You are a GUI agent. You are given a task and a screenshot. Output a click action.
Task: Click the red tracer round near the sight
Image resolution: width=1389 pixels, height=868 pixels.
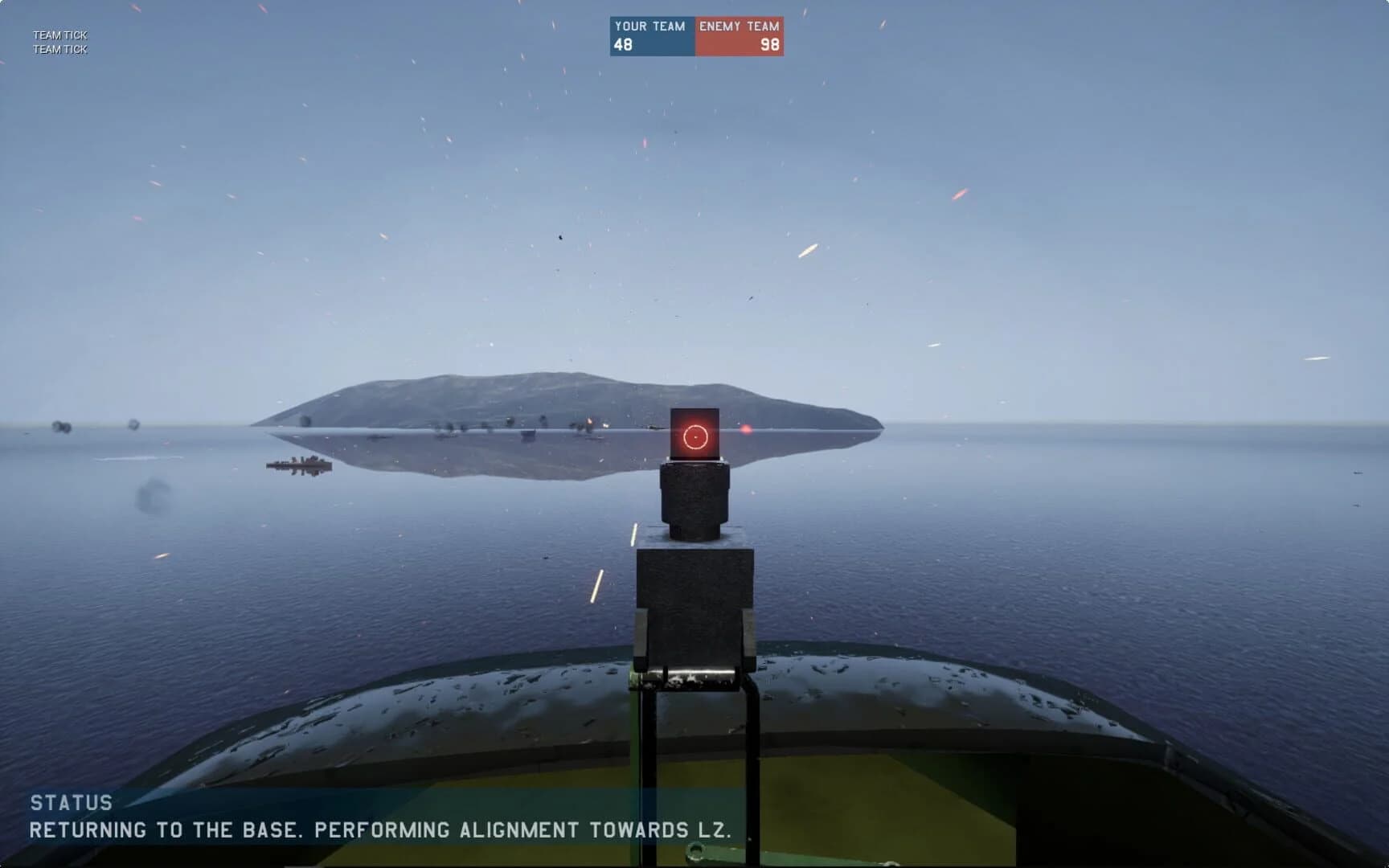(746, 430)
